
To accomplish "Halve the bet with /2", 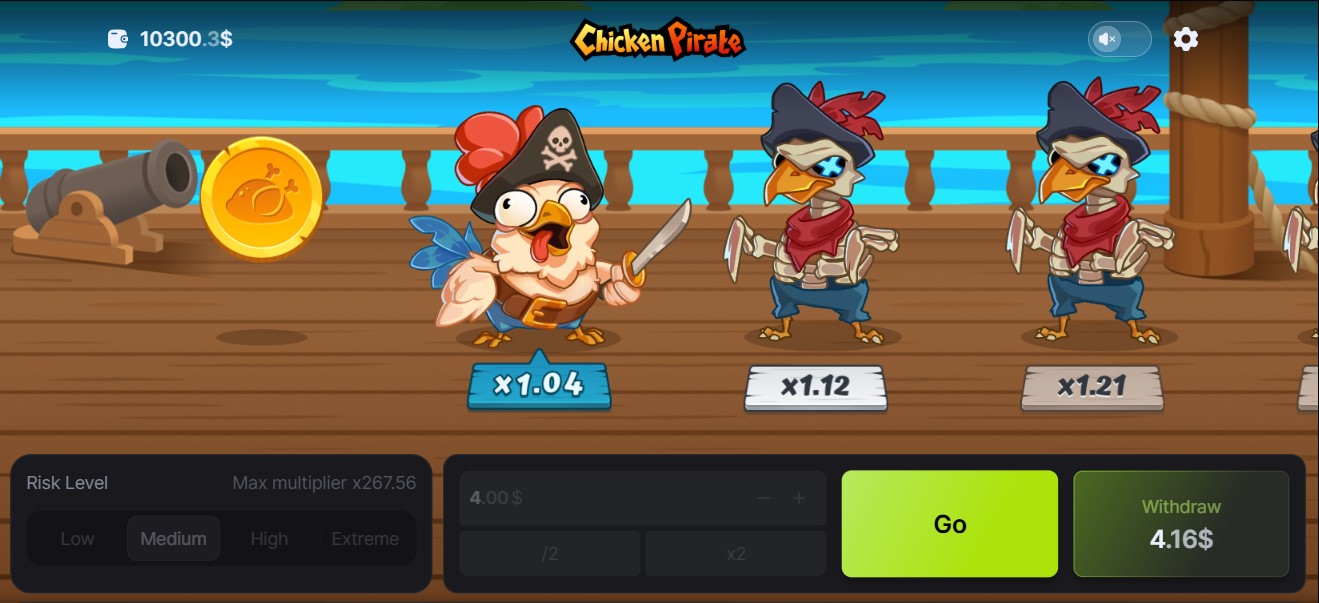I will (549, 553).
